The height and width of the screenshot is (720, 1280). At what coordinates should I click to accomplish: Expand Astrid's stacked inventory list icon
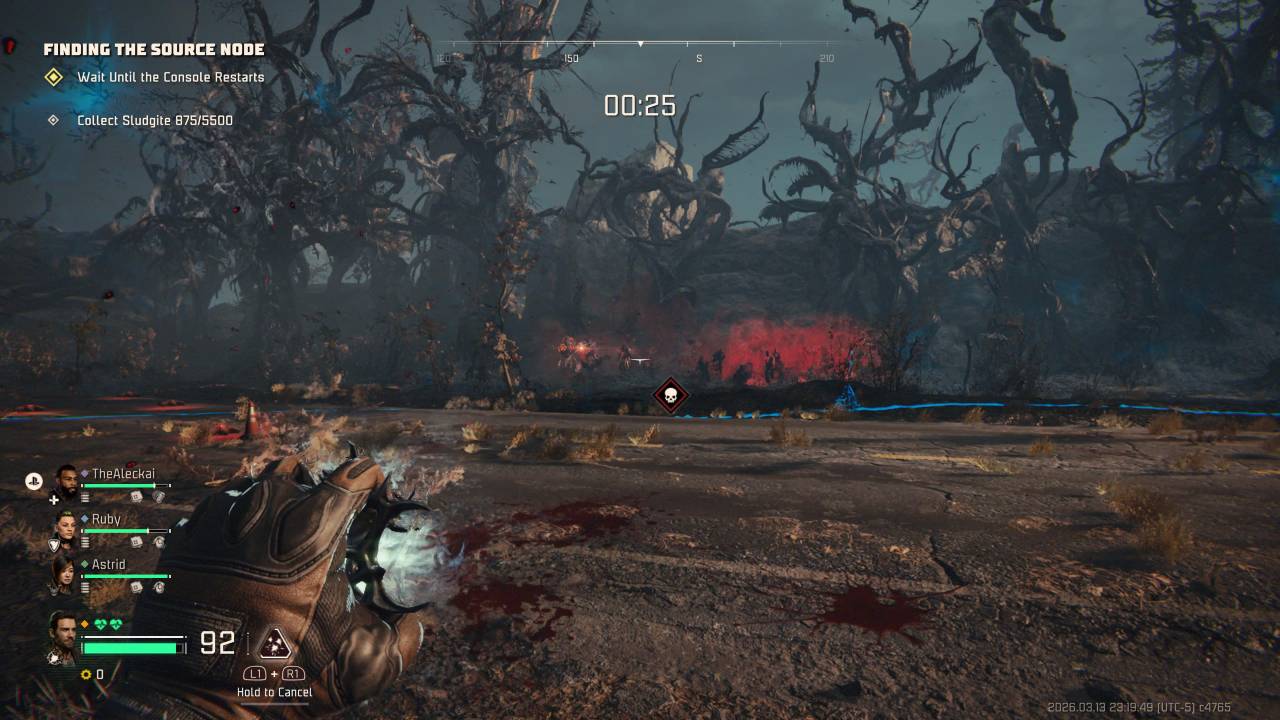point(84,587)
